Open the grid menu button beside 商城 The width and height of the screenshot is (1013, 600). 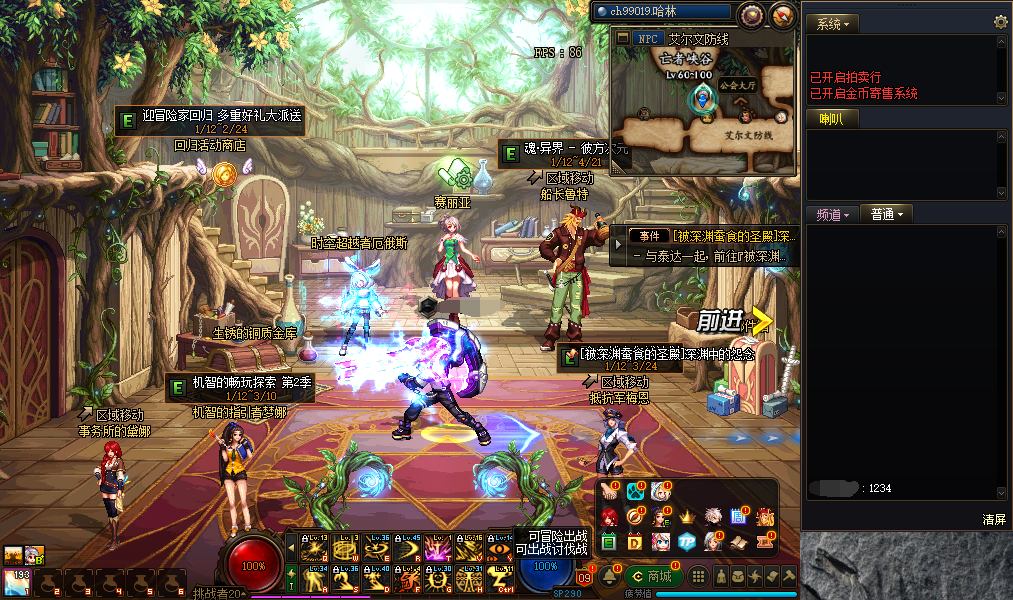pyautogui.click(x=699, y=577)
